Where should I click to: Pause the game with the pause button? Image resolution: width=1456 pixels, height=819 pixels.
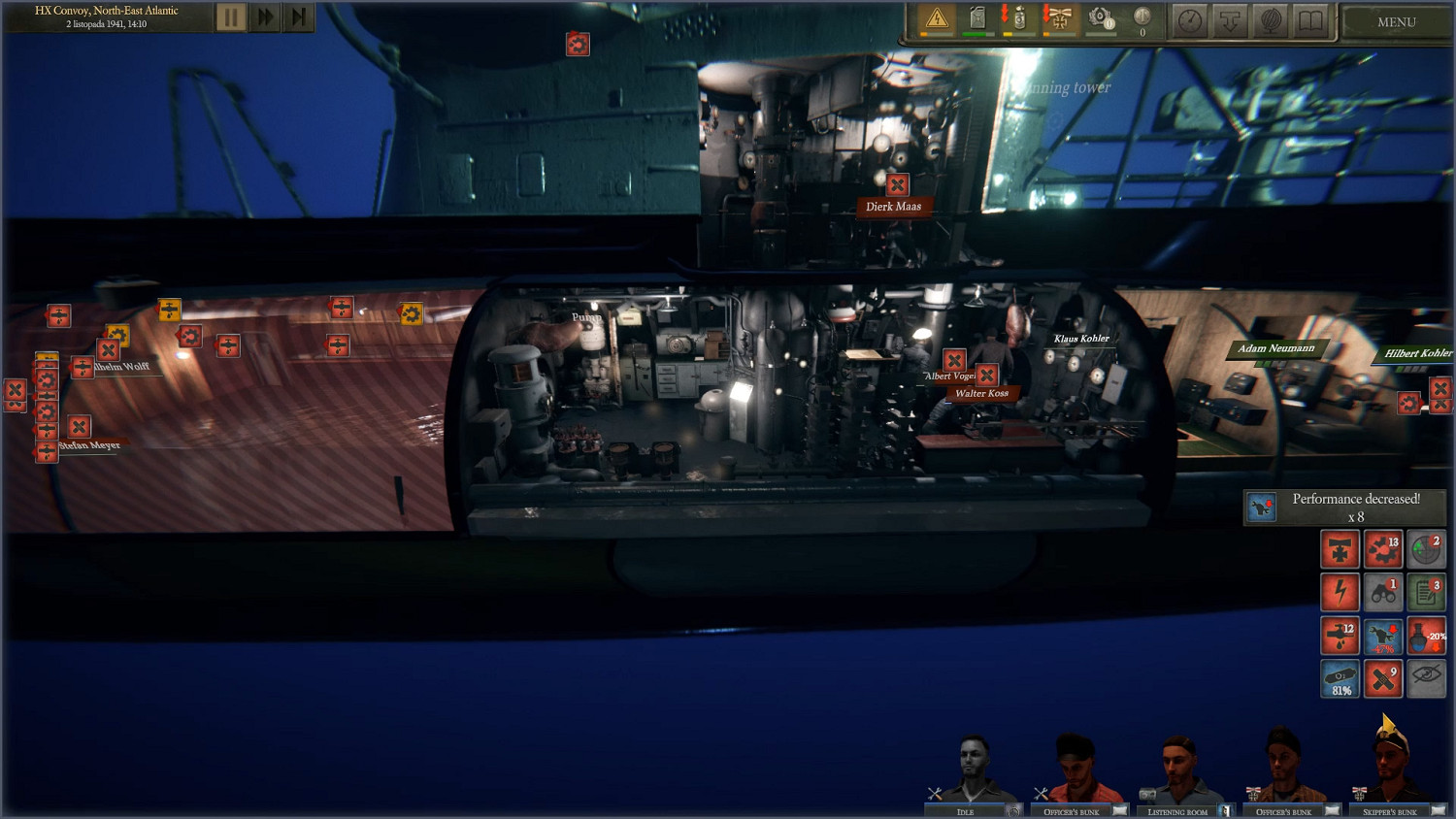tap(230, 16)
